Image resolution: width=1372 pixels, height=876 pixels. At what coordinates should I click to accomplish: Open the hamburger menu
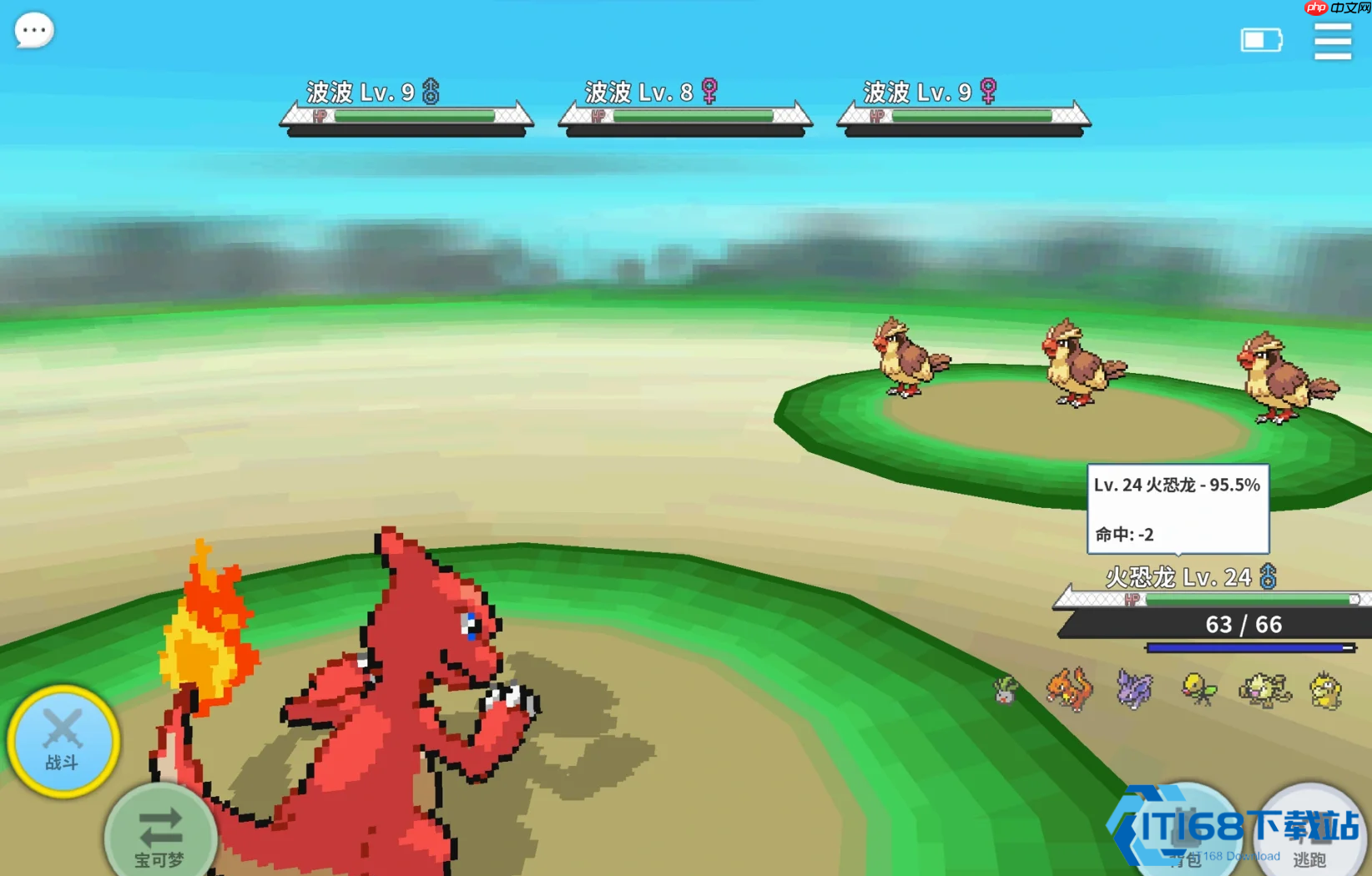[x=1332, y=41]
